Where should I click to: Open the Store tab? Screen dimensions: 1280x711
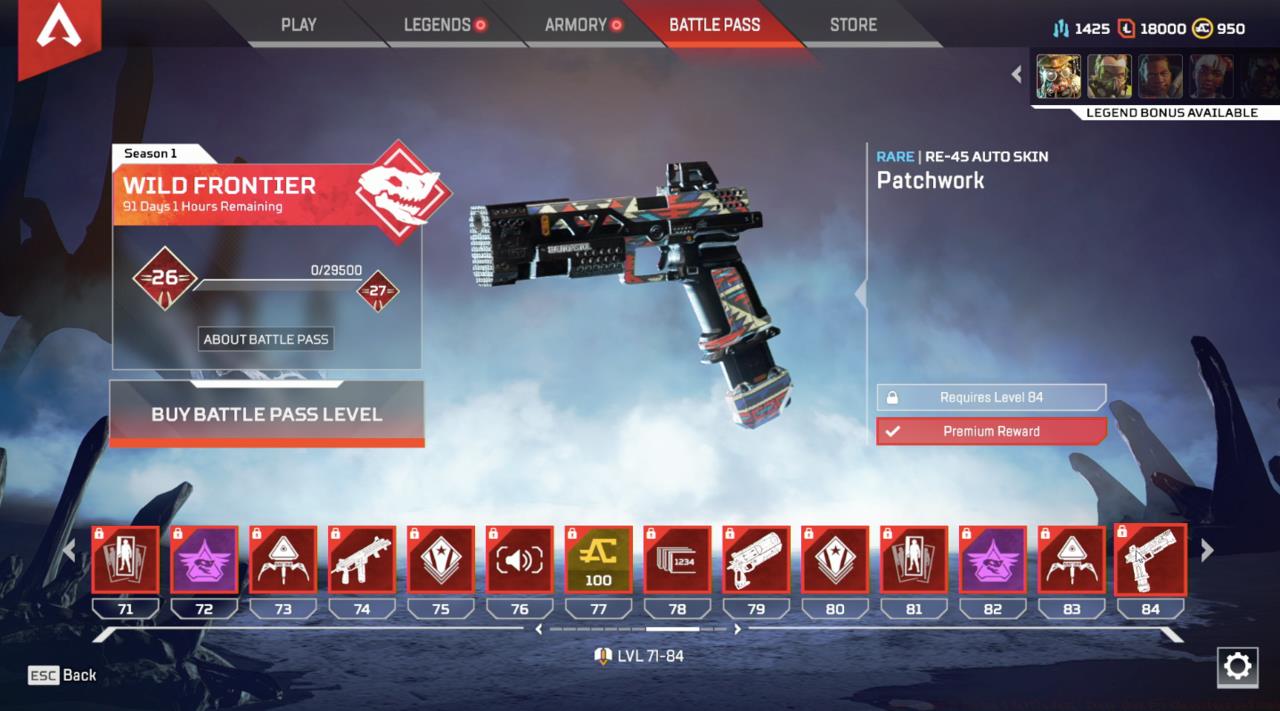(x=853, y=25)
